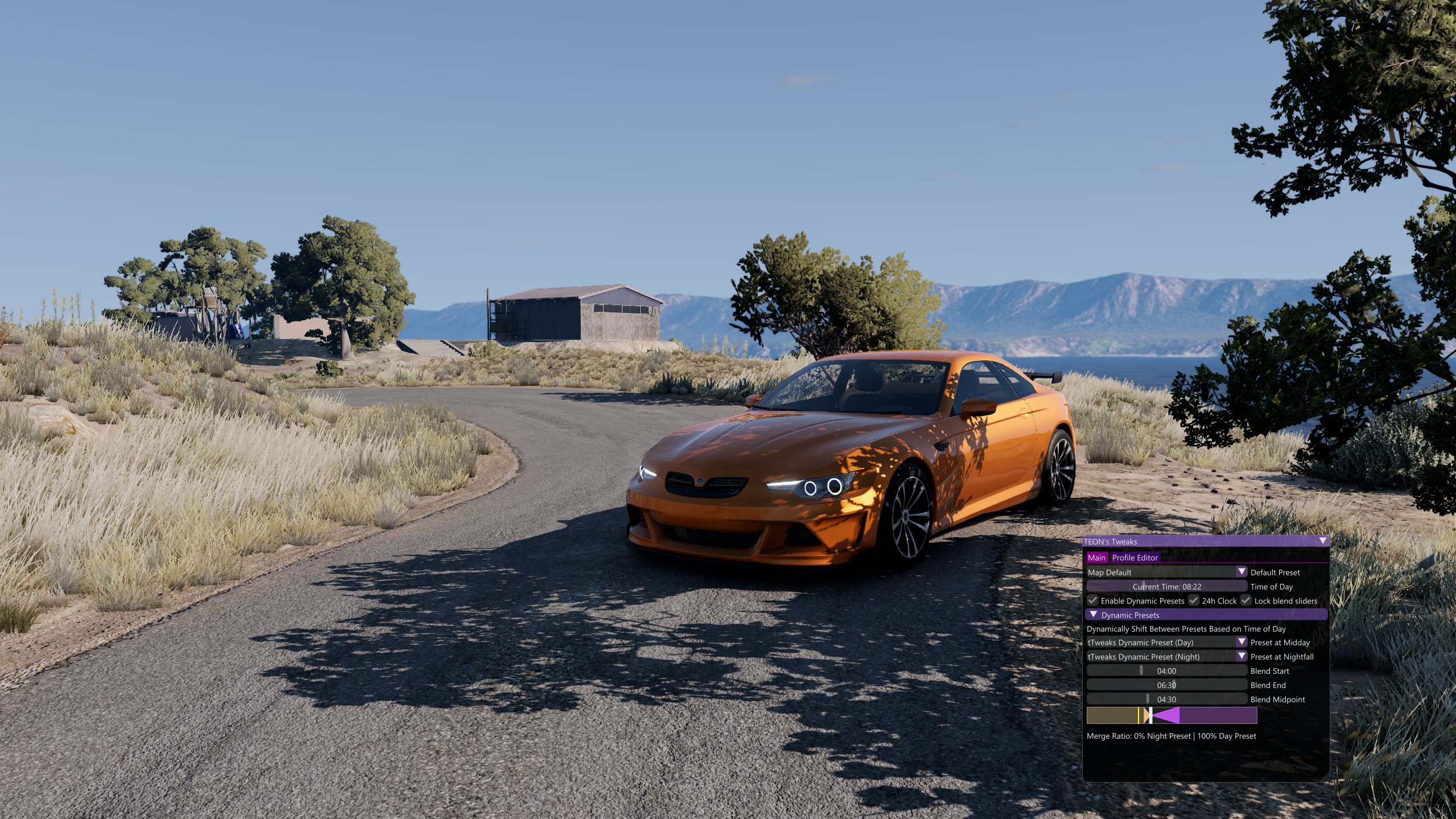Viewport: 1456px width, 819px height.
Task: Click the Time of Day slider
Action: [x=1166, y=586]
